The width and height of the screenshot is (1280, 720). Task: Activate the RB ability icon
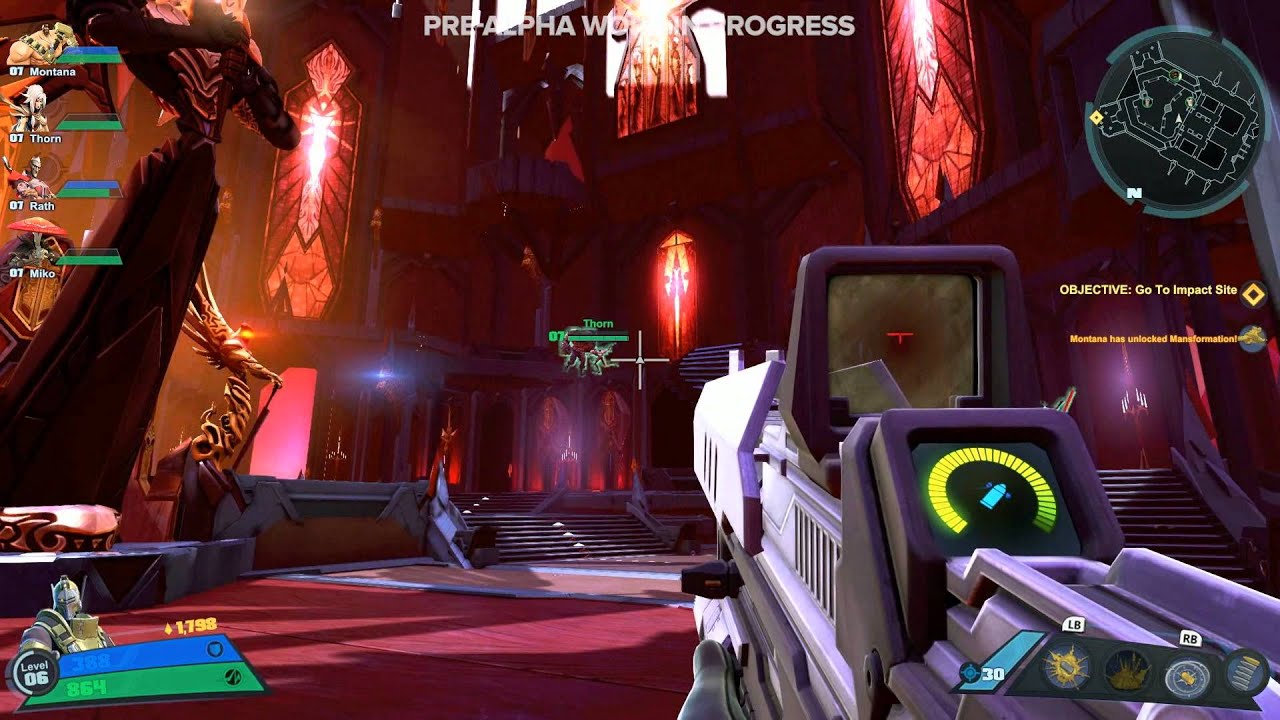[1186, 673]
